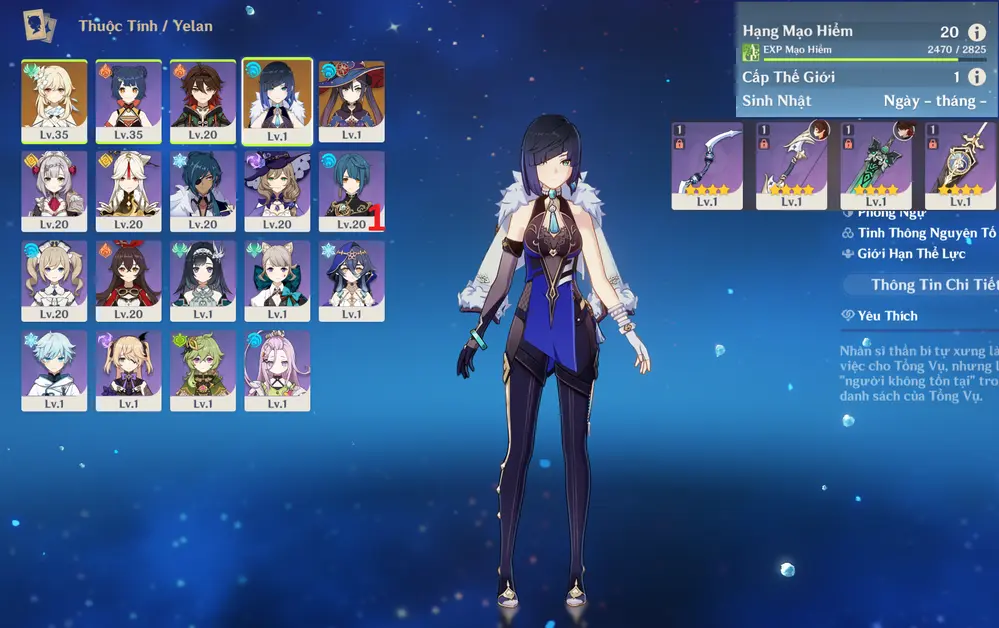Choose Lisa in the purple hat
The image size is (999, 628).
(x=277, y=189)
